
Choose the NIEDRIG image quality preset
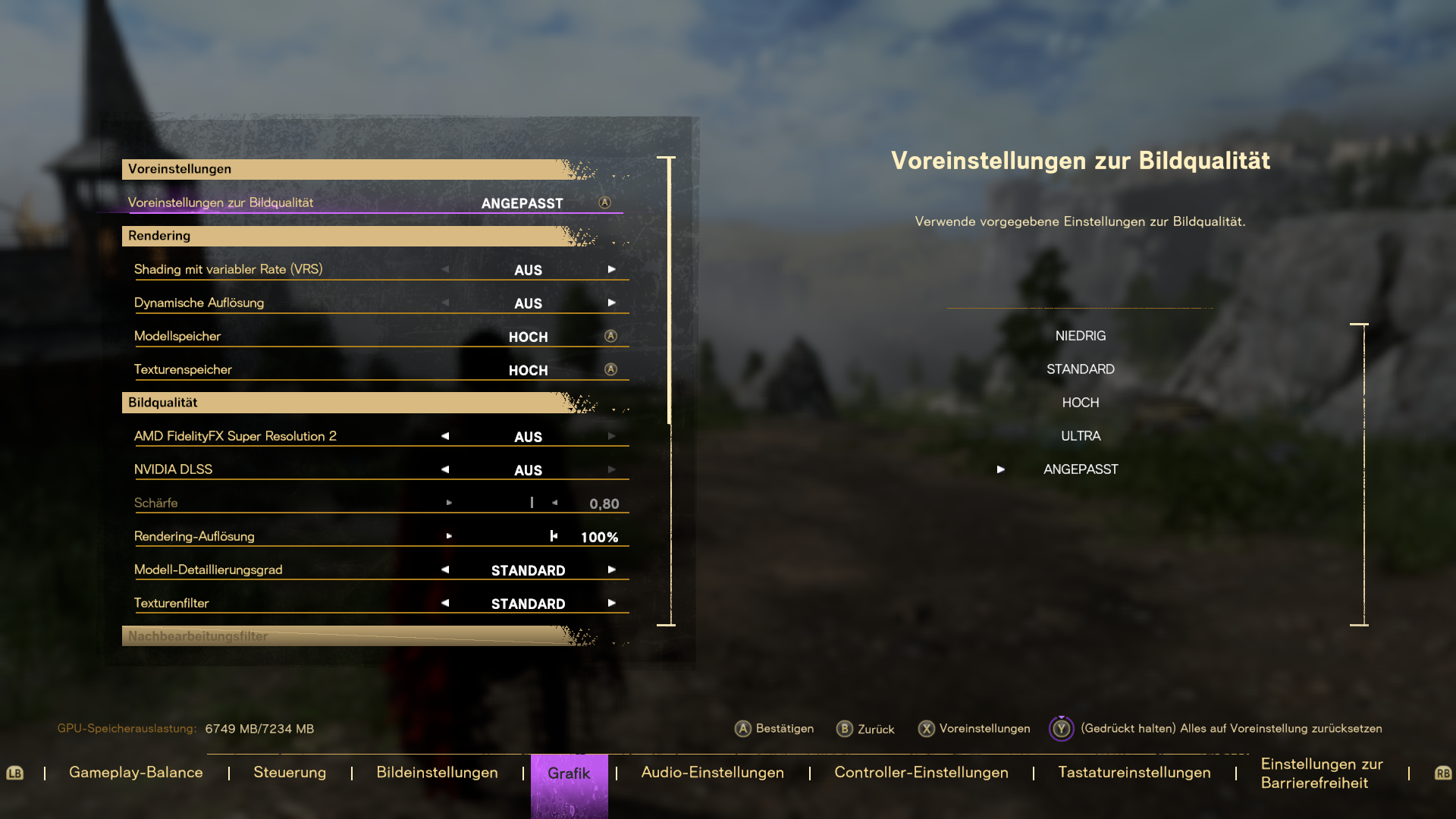1081,335
